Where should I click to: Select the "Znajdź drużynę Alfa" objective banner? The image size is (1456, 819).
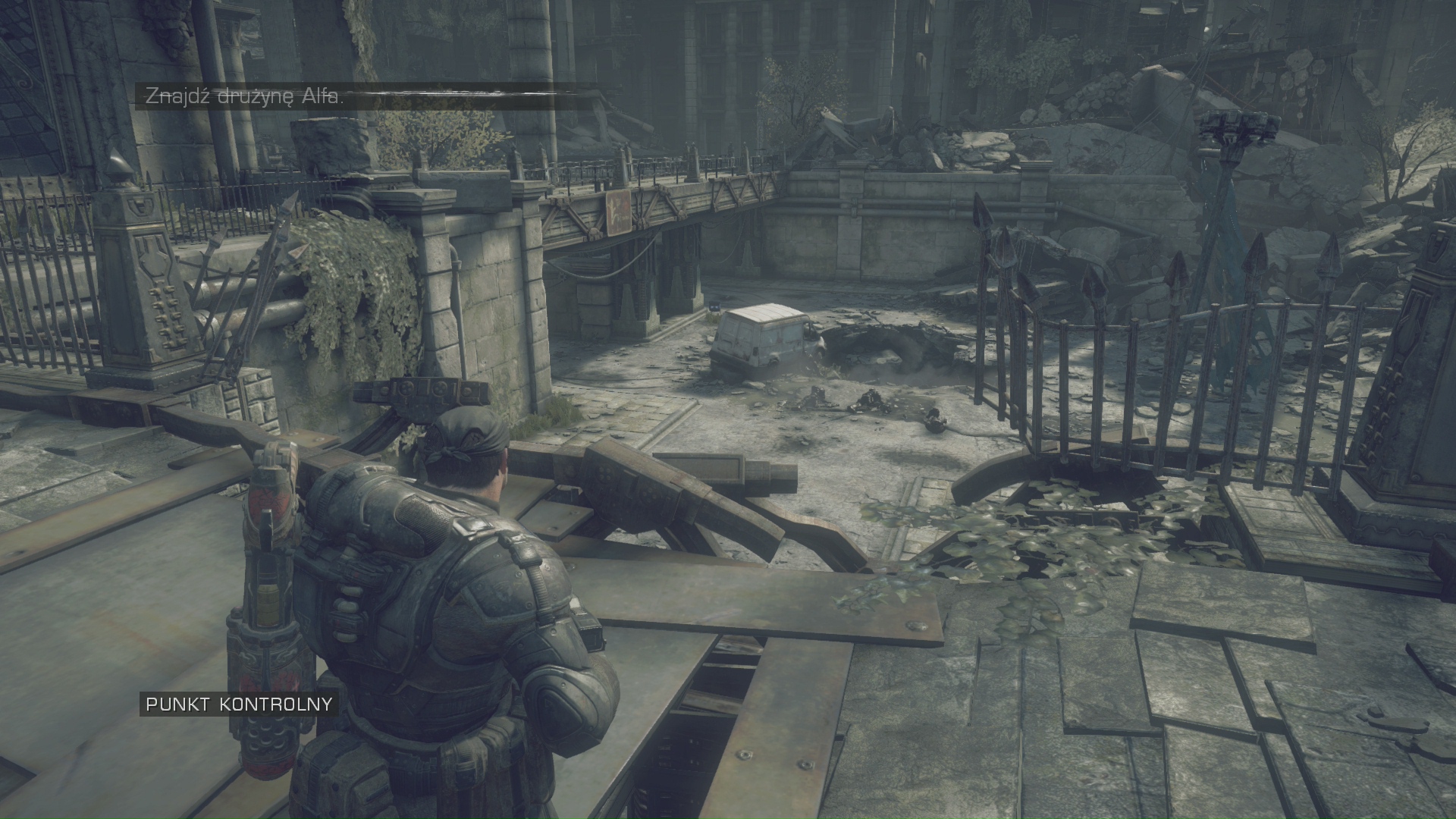(244, 97)
